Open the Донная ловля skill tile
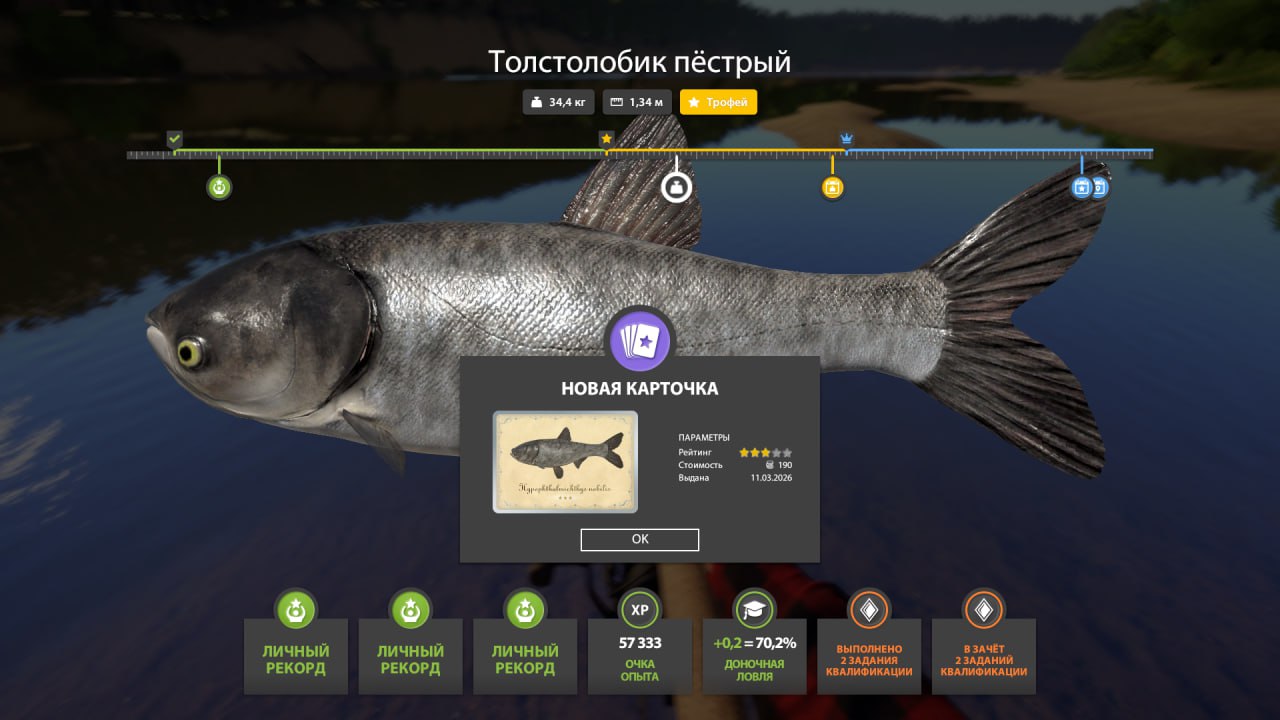 click(754, 655)
